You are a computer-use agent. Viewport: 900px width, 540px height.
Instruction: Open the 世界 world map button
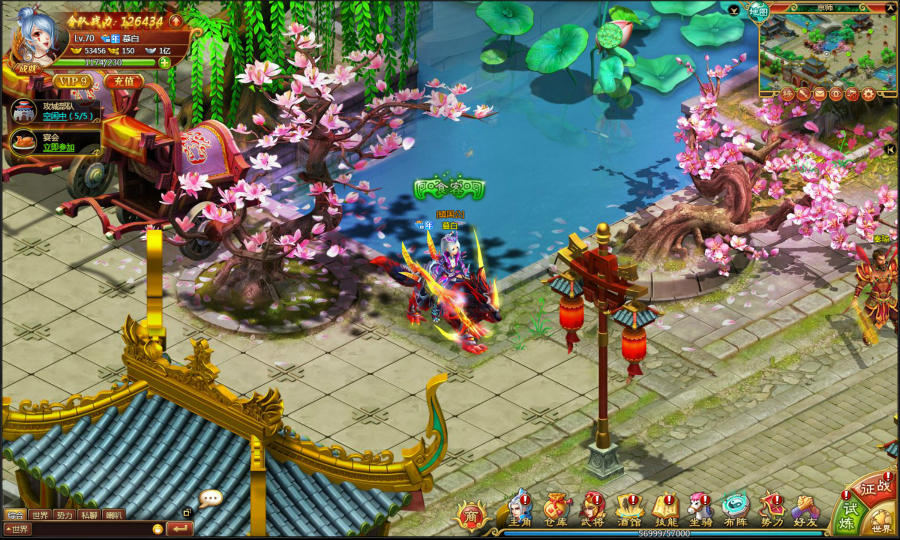coord(881,523)
